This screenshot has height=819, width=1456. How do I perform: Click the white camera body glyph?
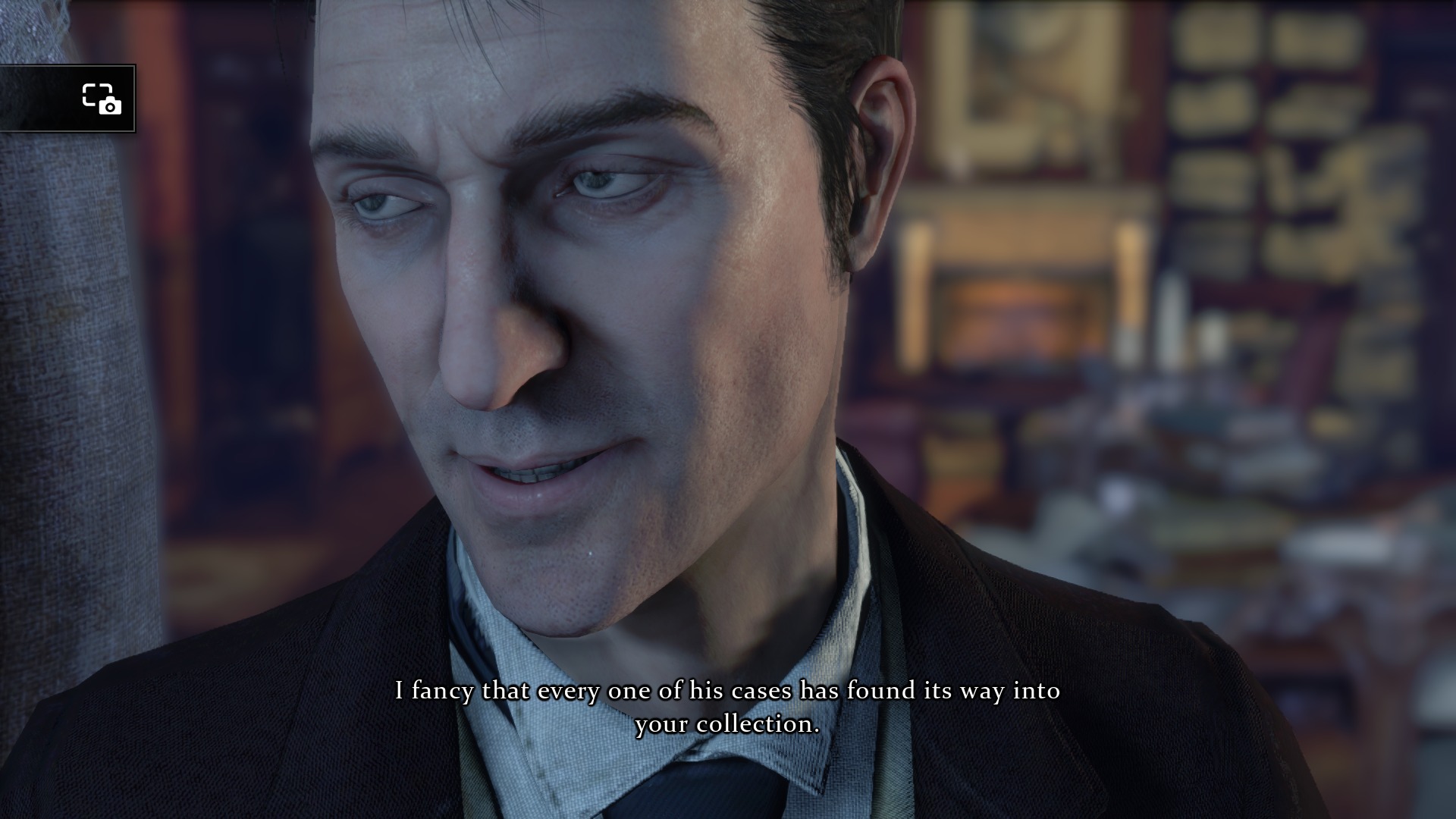[111, 105]
